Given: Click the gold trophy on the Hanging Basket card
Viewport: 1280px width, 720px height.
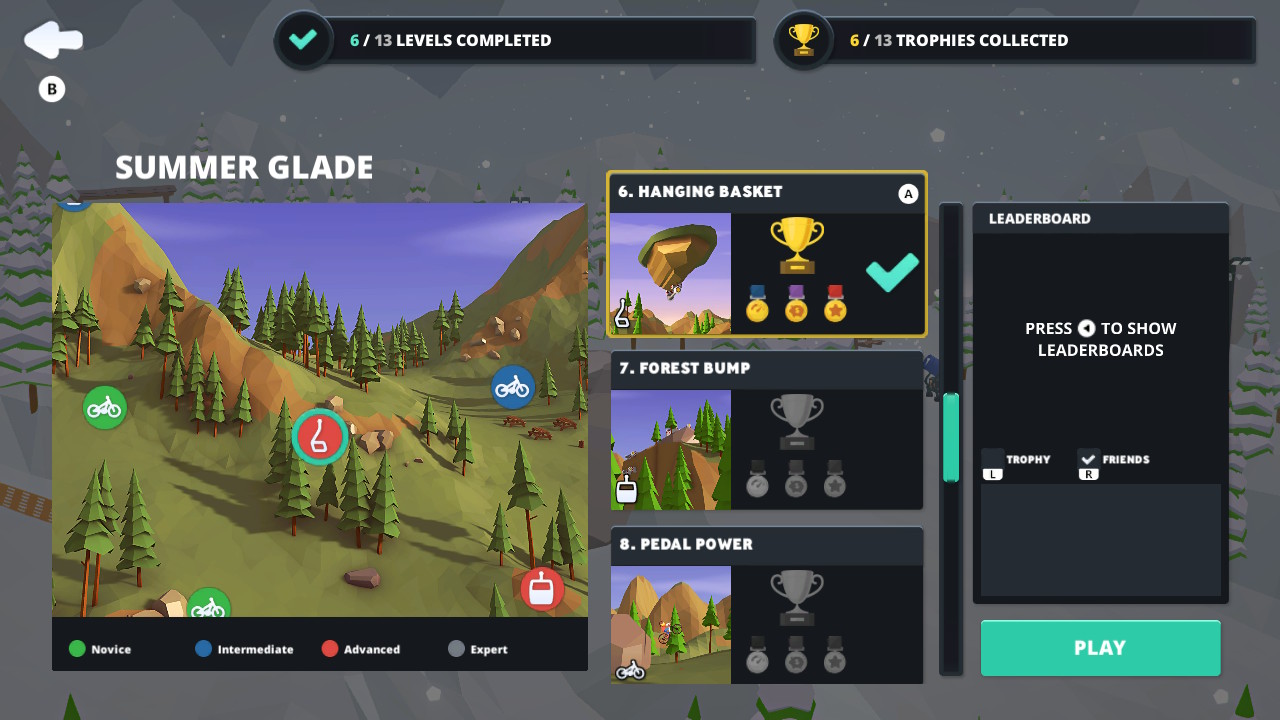Looking at the screenshot, I should click(795, 243).
